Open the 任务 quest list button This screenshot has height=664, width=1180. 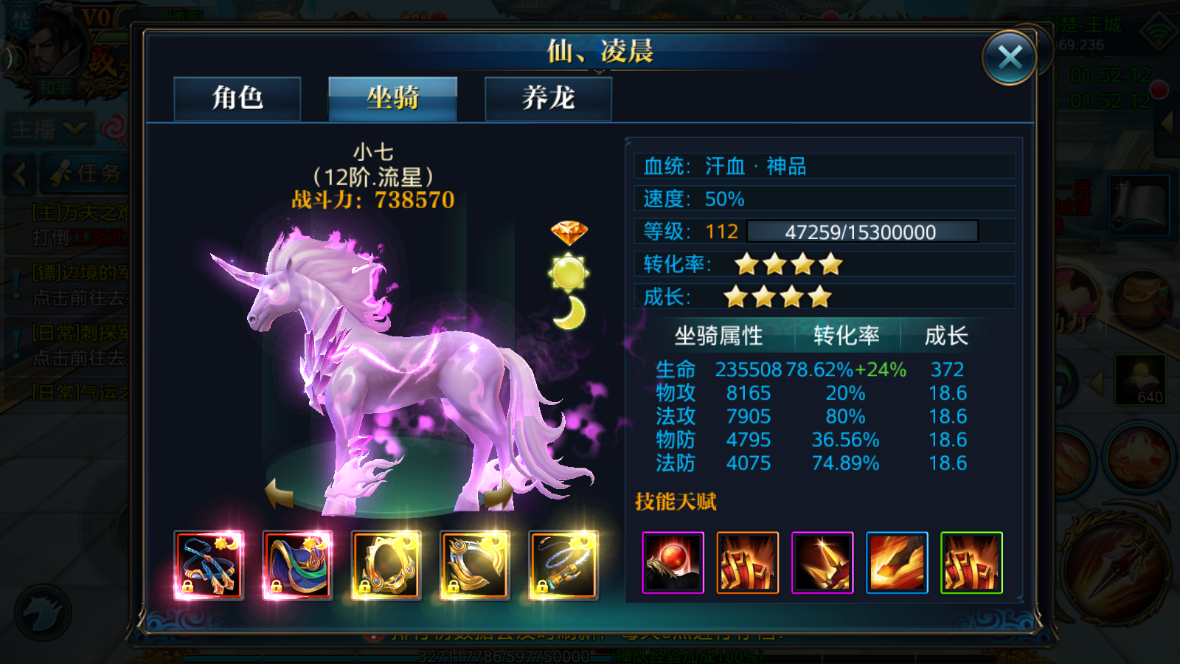pos(88,174)
